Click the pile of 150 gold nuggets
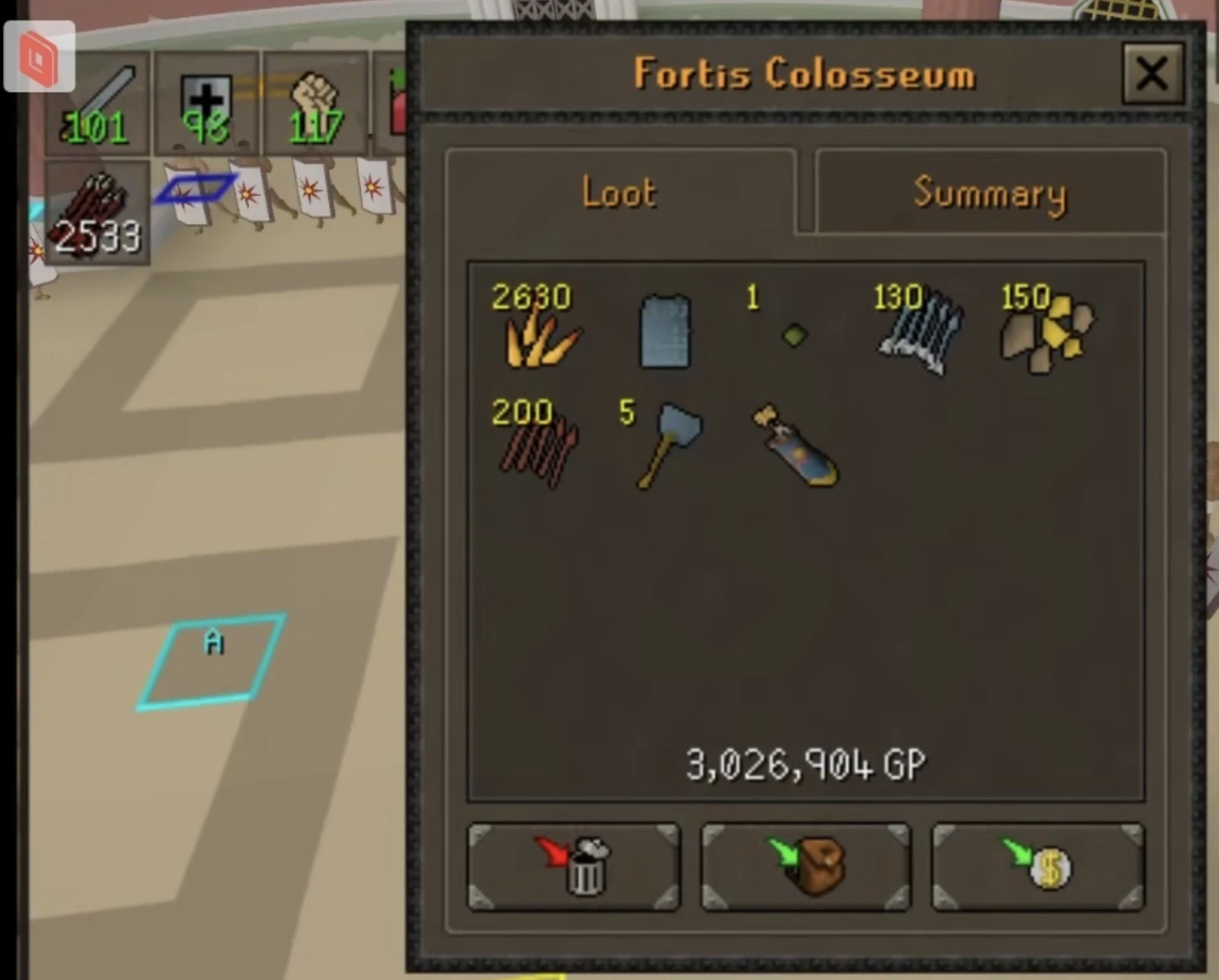 (1045, 334)
